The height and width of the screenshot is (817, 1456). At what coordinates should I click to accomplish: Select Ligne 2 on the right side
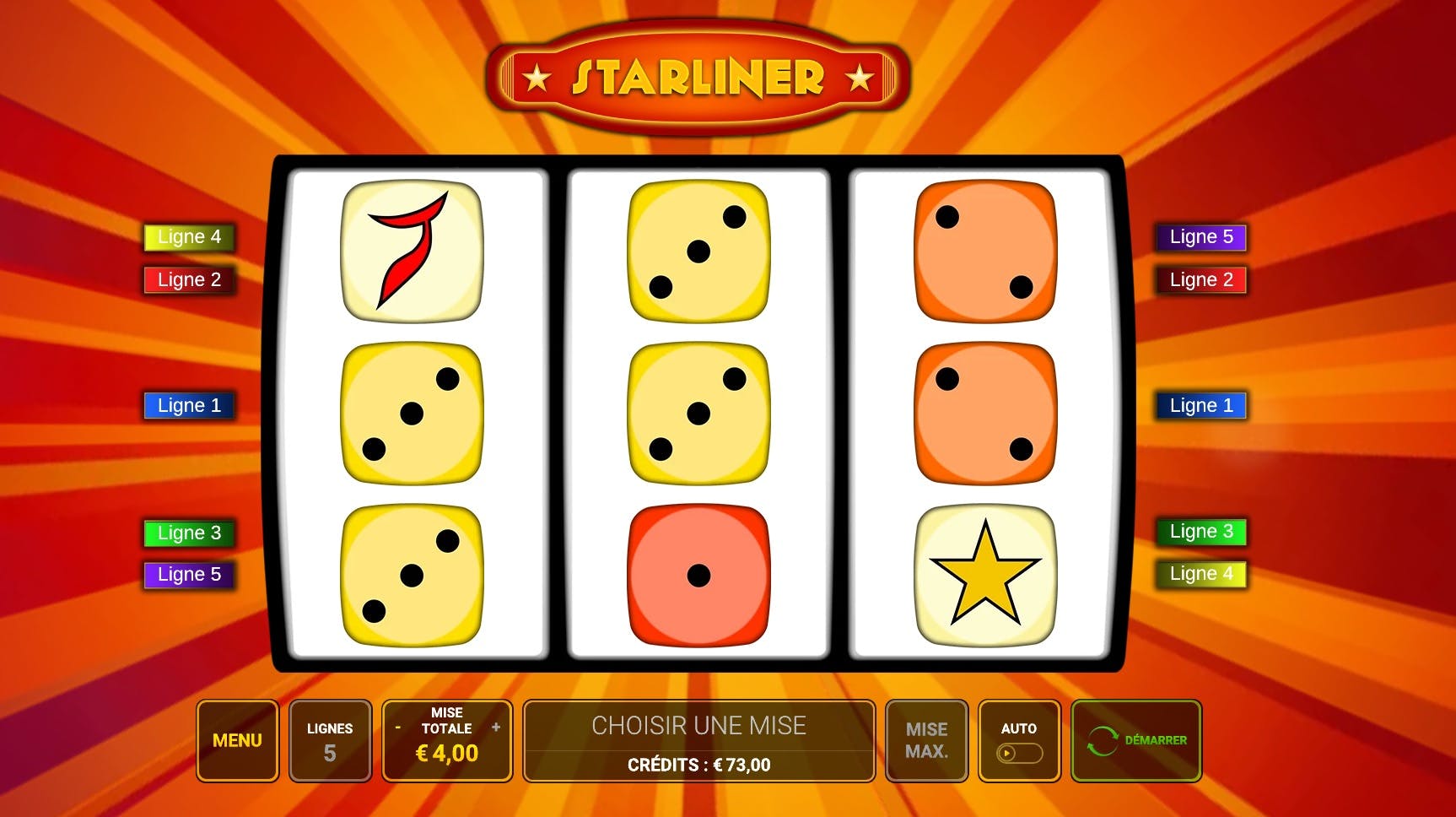[1201, 279]
